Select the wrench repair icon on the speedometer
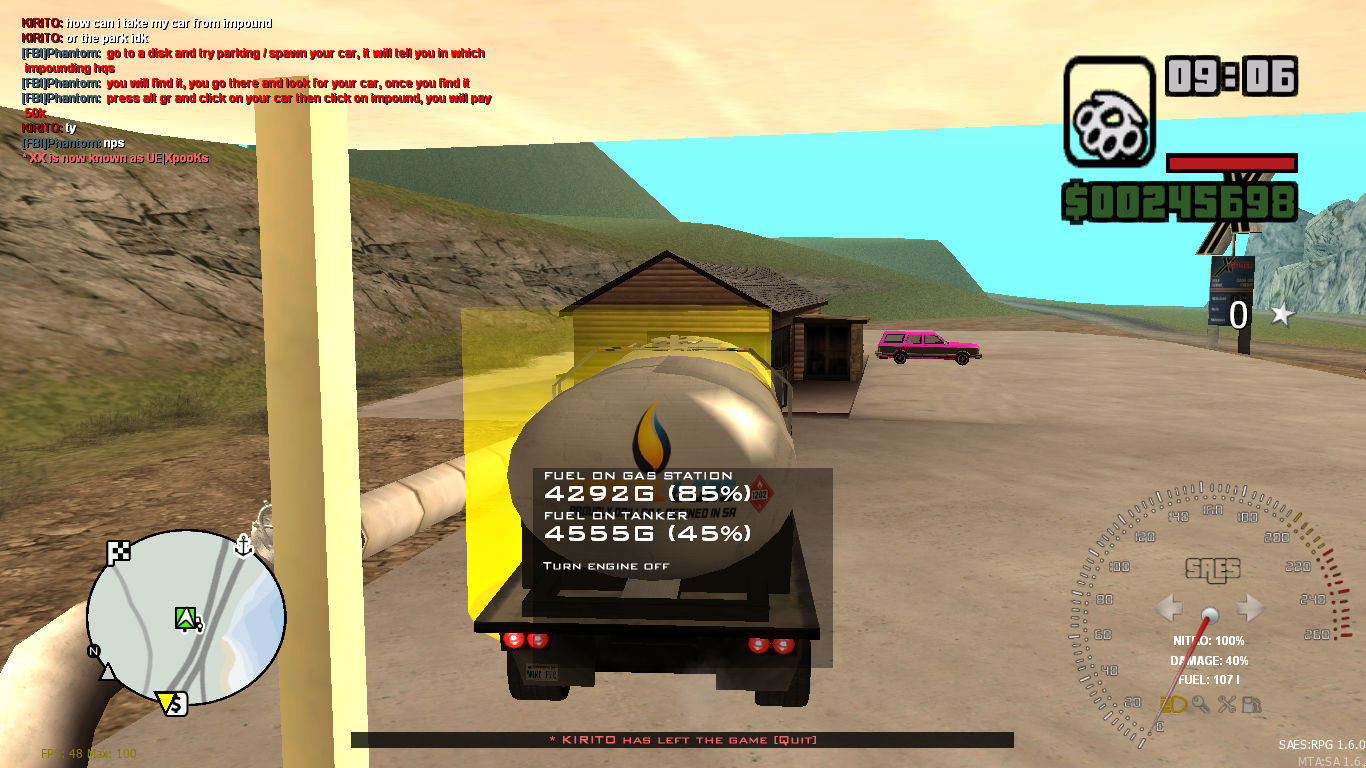The image size is (1366, 768). [1228, 704]
